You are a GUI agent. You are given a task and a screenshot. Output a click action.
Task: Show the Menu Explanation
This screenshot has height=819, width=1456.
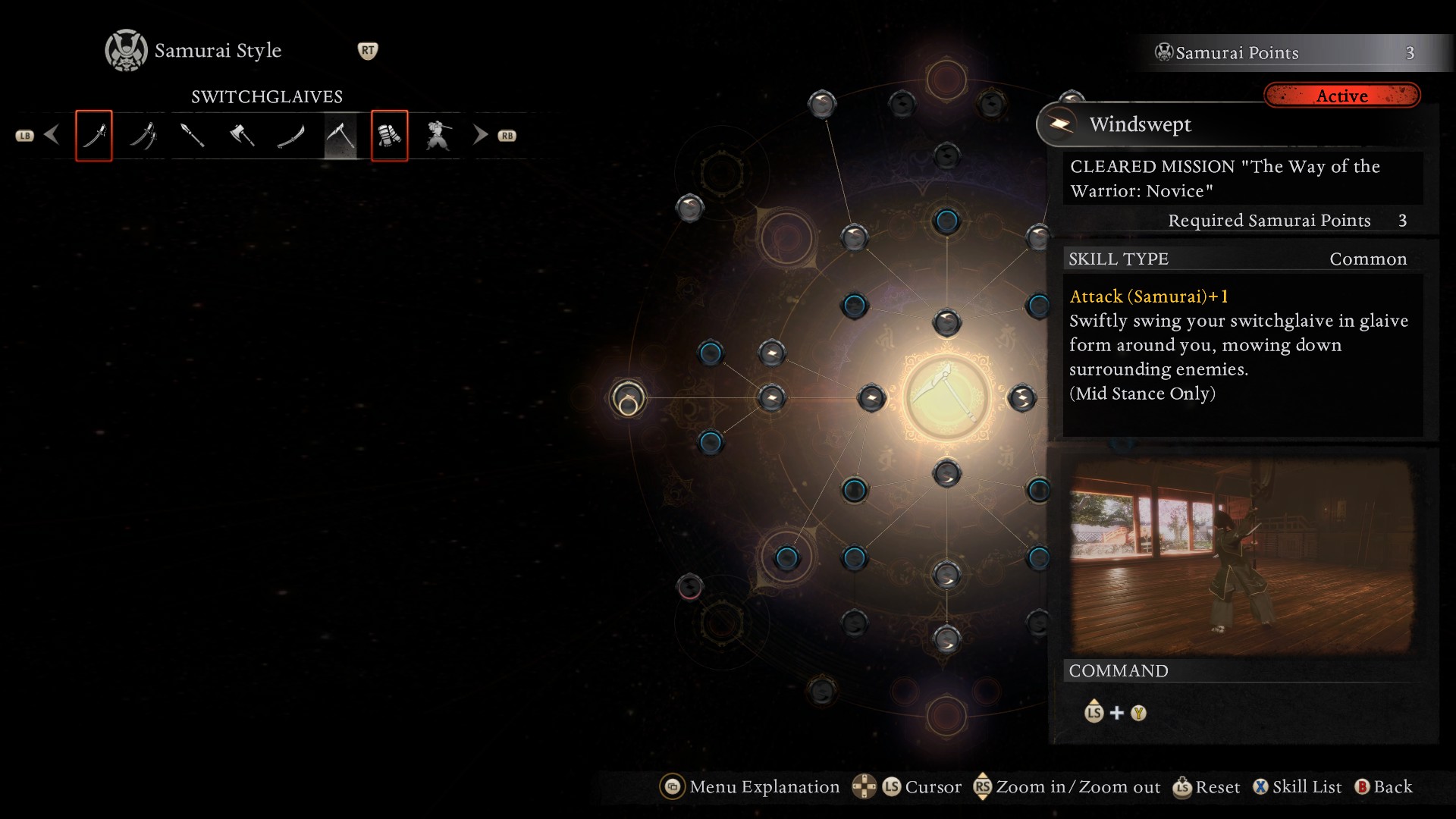(751, 787)
